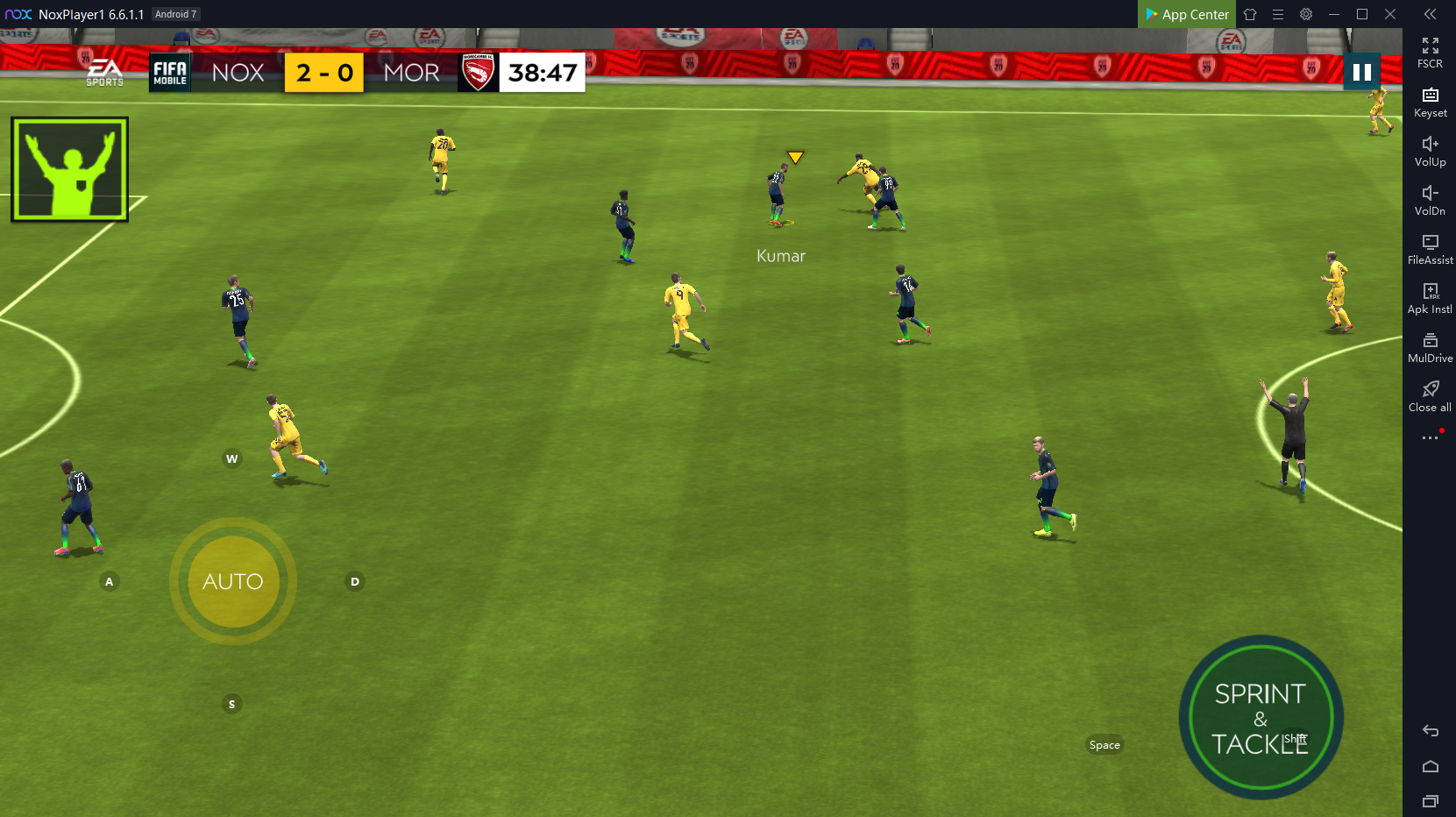Viewport: 1456px width, 817px height.
Task: Show more tools via the three dots
Action: tap(1430, 437)
